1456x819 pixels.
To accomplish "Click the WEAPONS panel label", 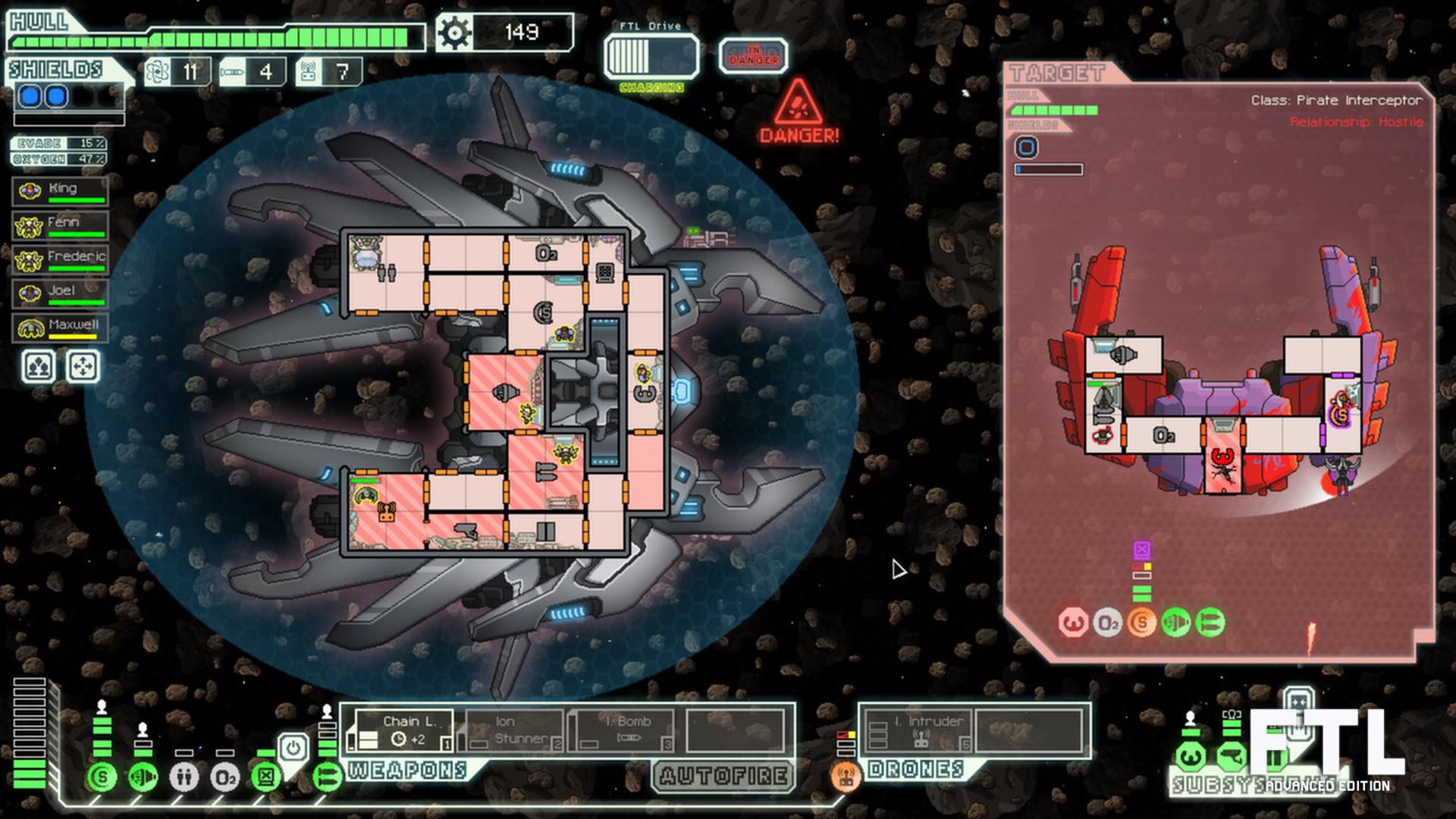I will pos(406,771).
